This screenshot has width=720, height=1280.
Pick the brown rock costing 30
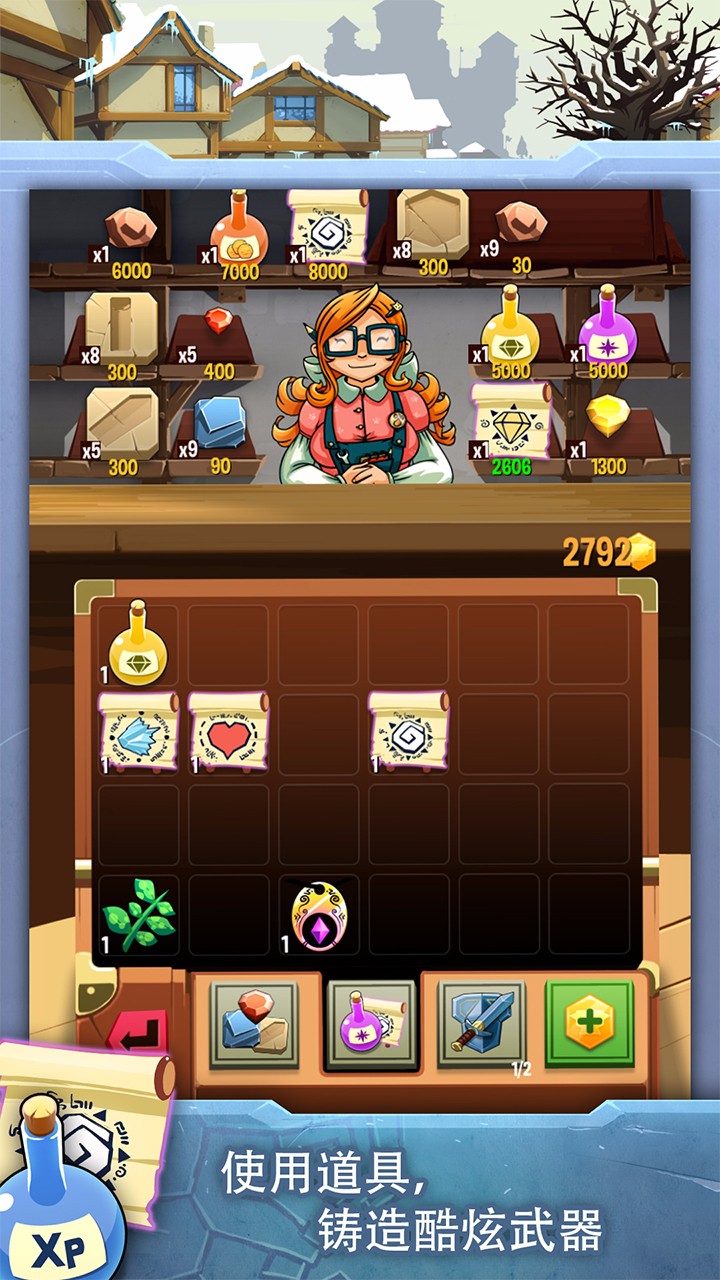(521, 224)
